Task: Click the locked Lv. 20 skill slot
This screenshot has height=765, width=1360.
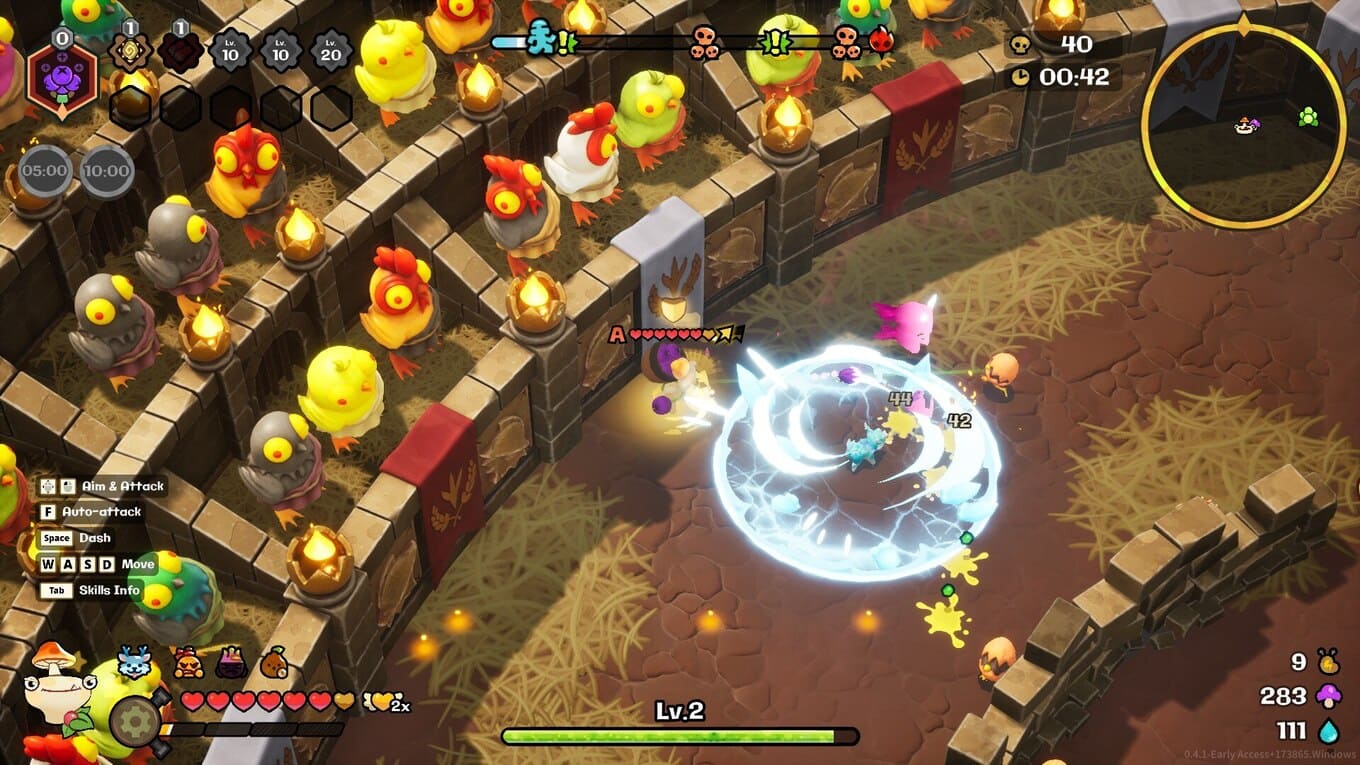Action: coord(331,50)
